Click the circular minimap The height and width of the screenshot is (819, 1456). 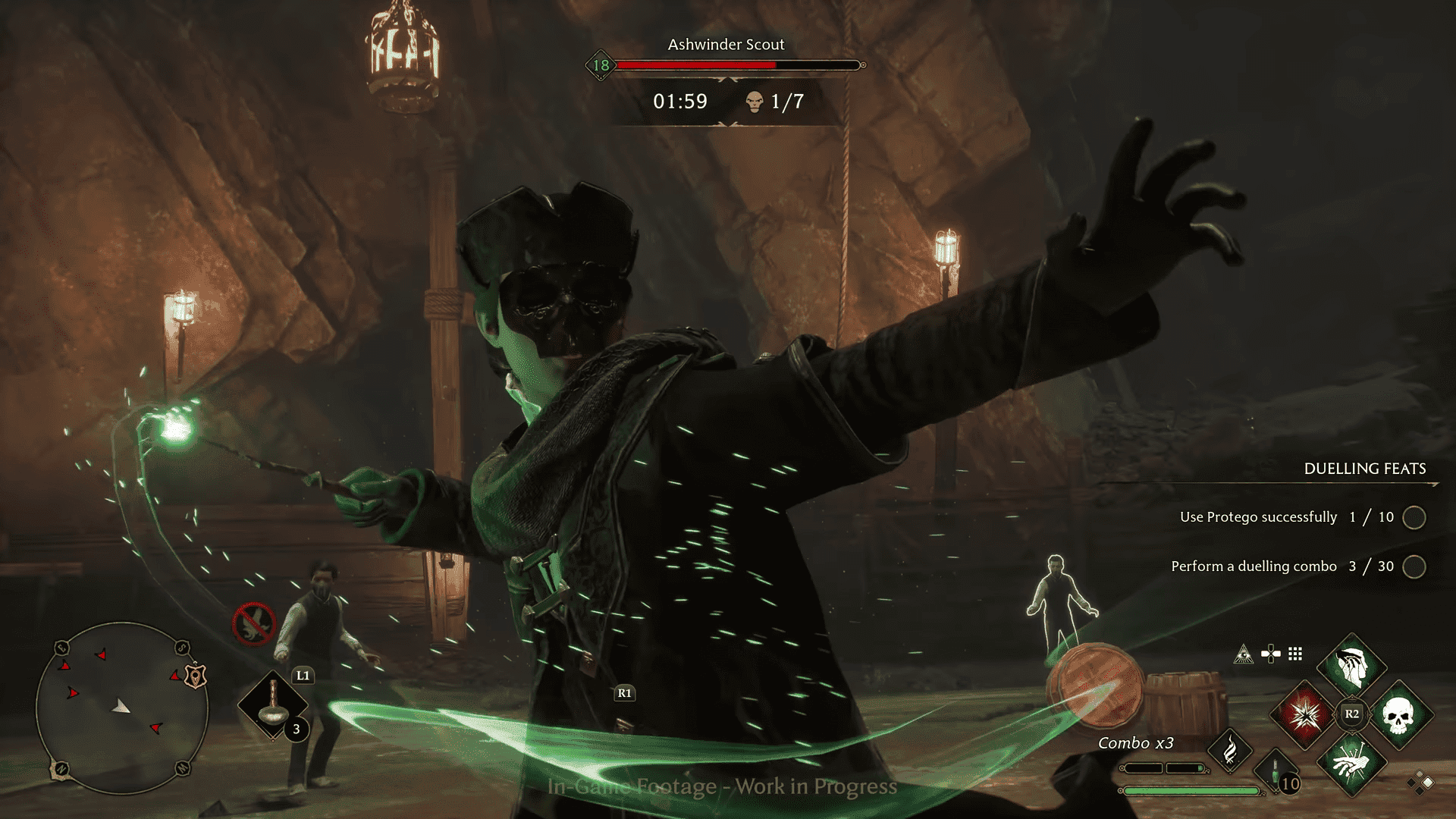121,708
